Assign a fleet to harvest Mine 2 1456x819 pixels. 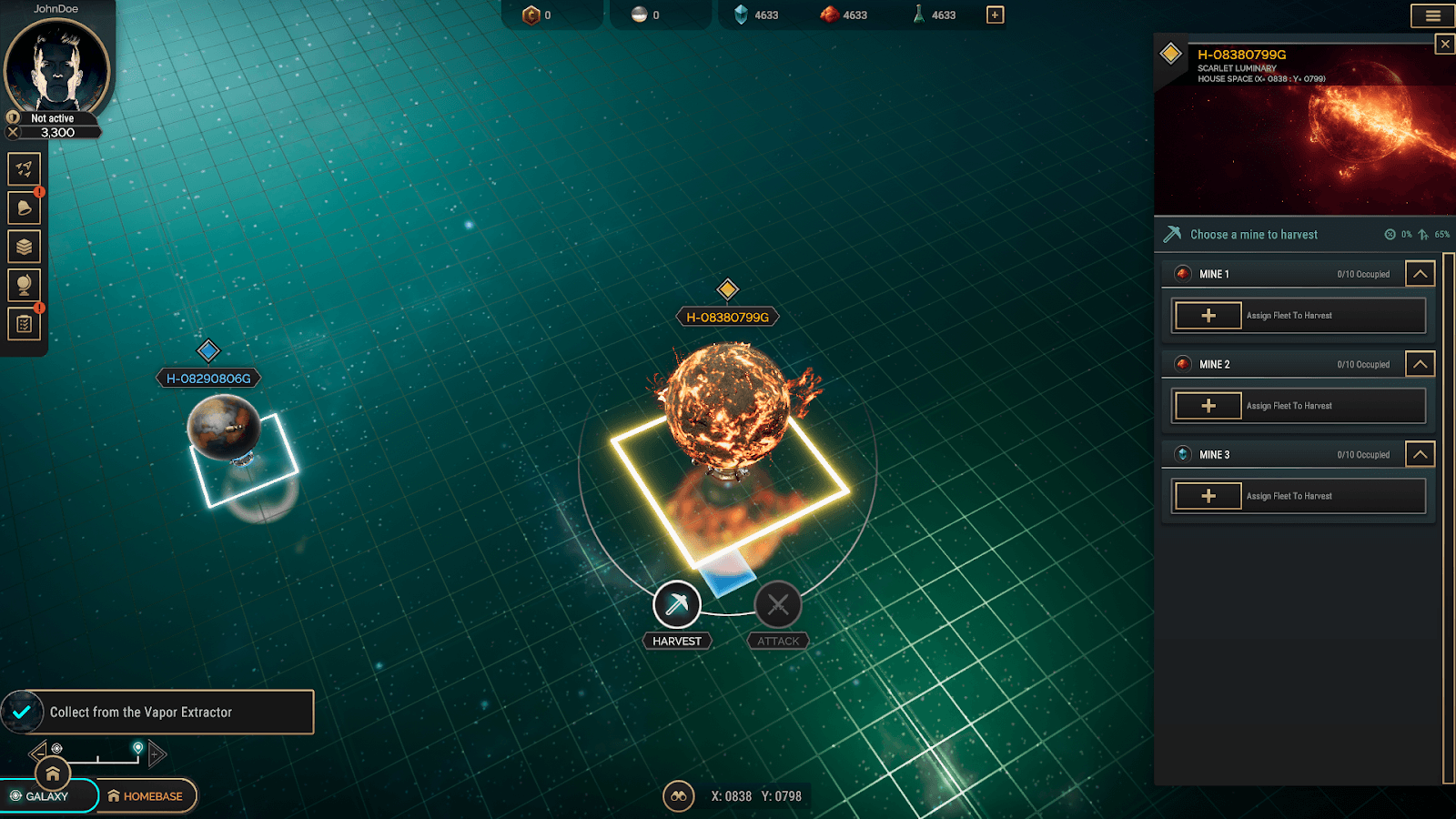click(1208, 406)
